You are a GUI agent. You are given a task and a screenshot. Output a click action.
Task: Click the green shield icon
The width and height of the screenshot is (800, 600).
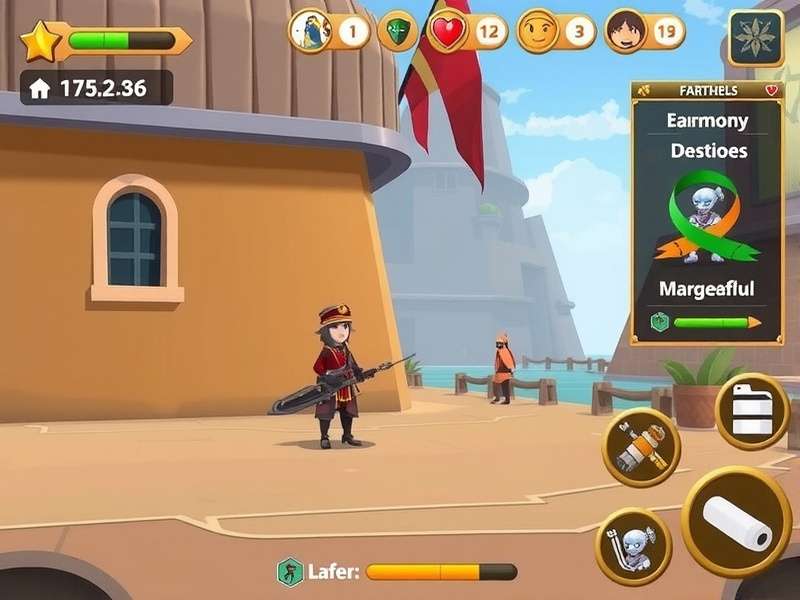pos(397,33)
